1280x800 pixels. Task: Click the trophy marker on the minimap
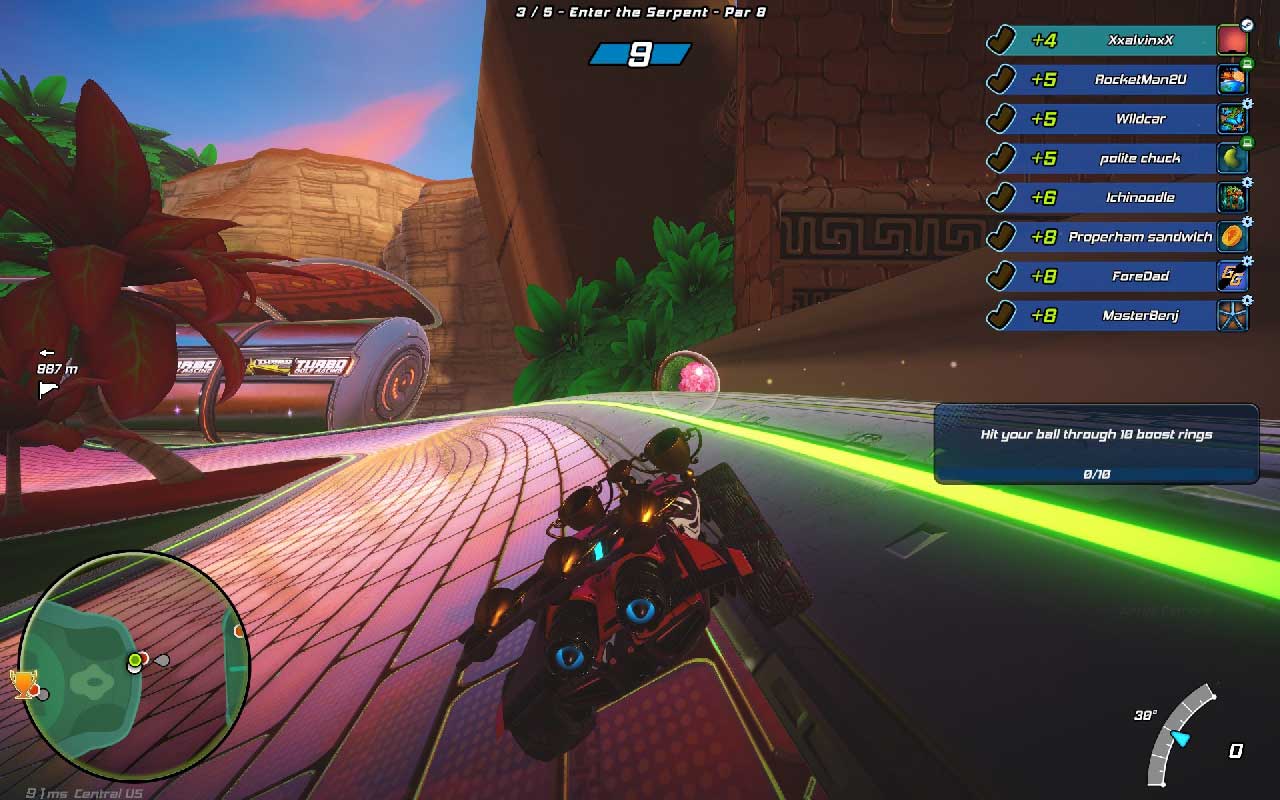click(23, 684)
